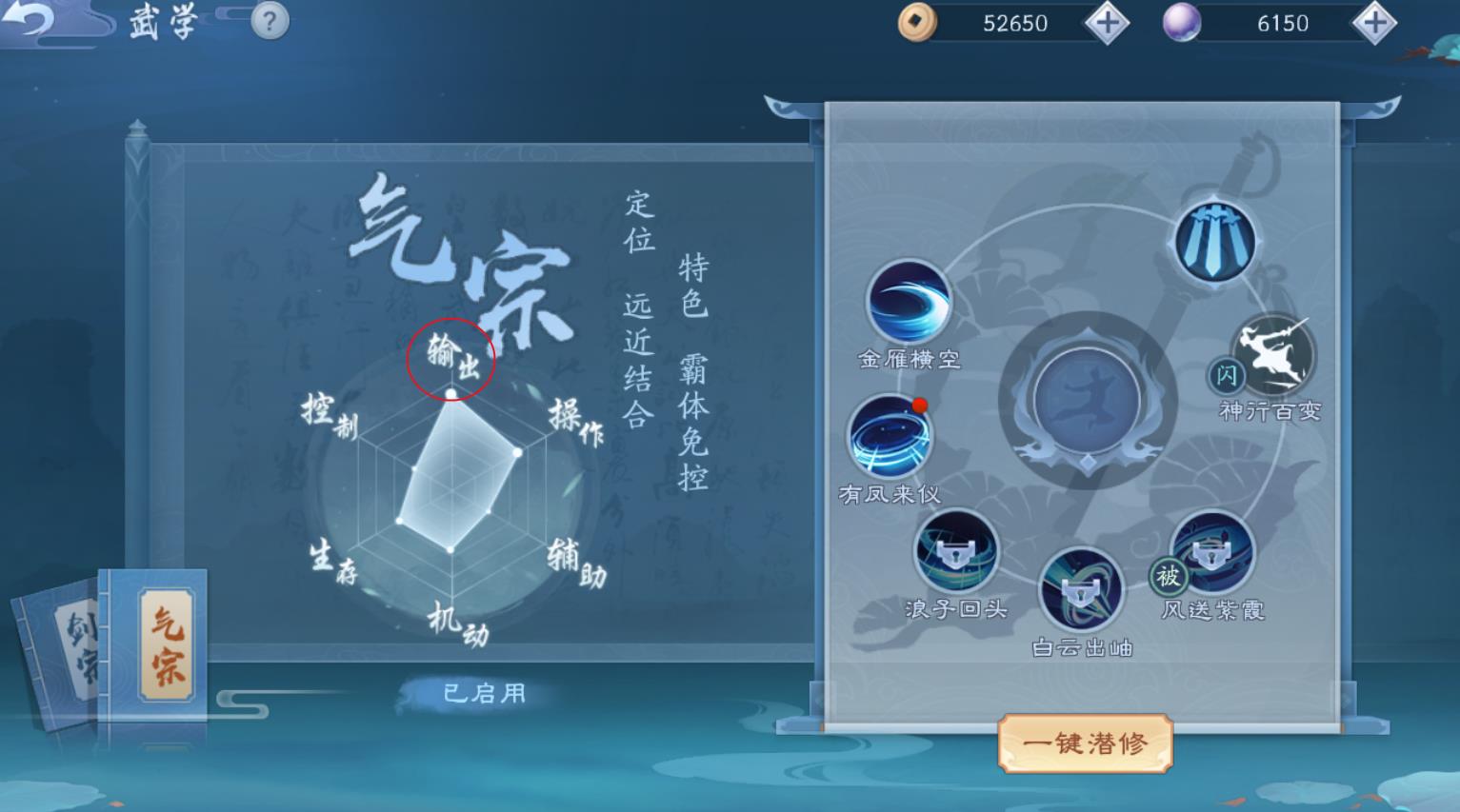Select the 风送紫霞 passive skill

tap(1213, 552)
